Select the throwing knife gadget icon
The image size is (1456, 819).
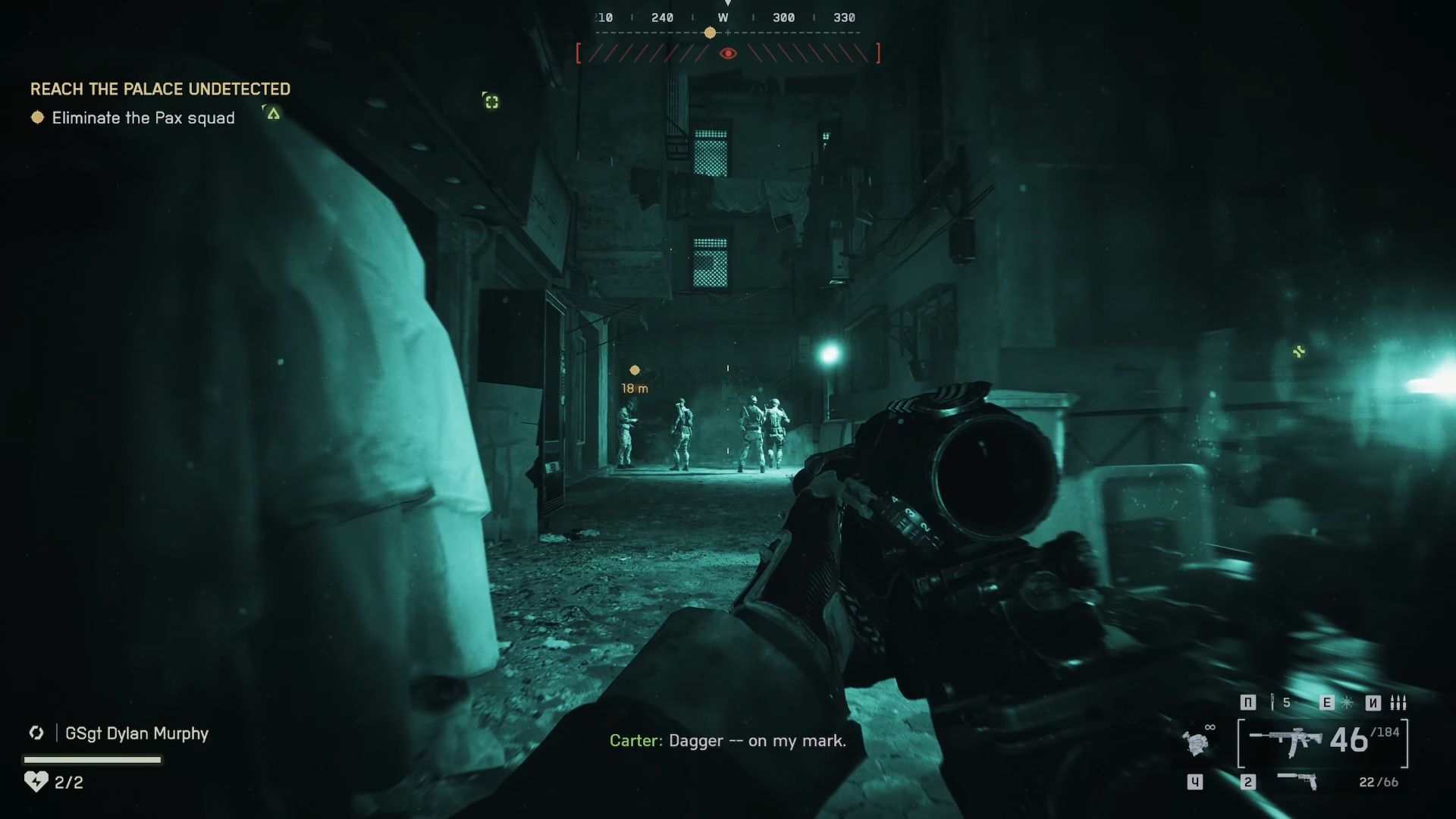coord(1272,702)
